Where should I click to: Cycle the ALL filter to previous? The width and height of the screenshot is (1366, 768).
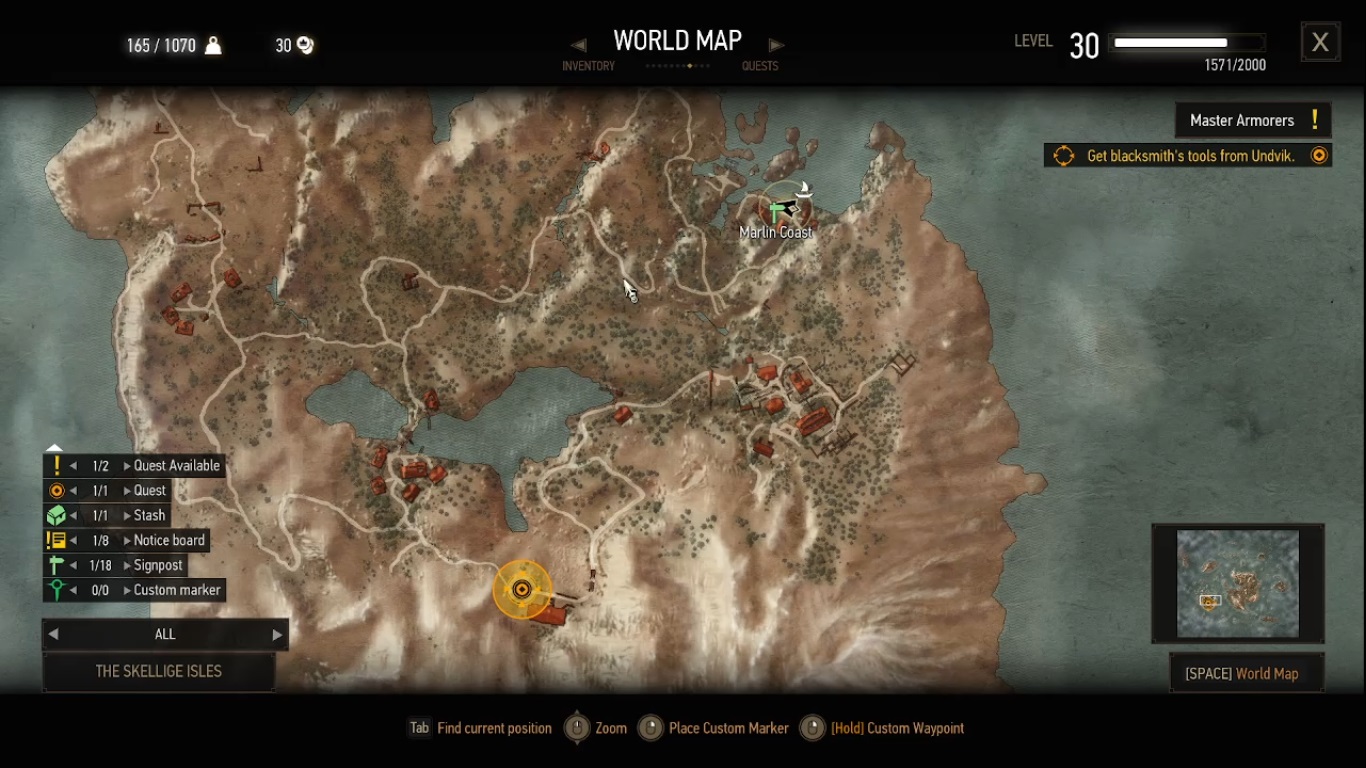[54, 635]
